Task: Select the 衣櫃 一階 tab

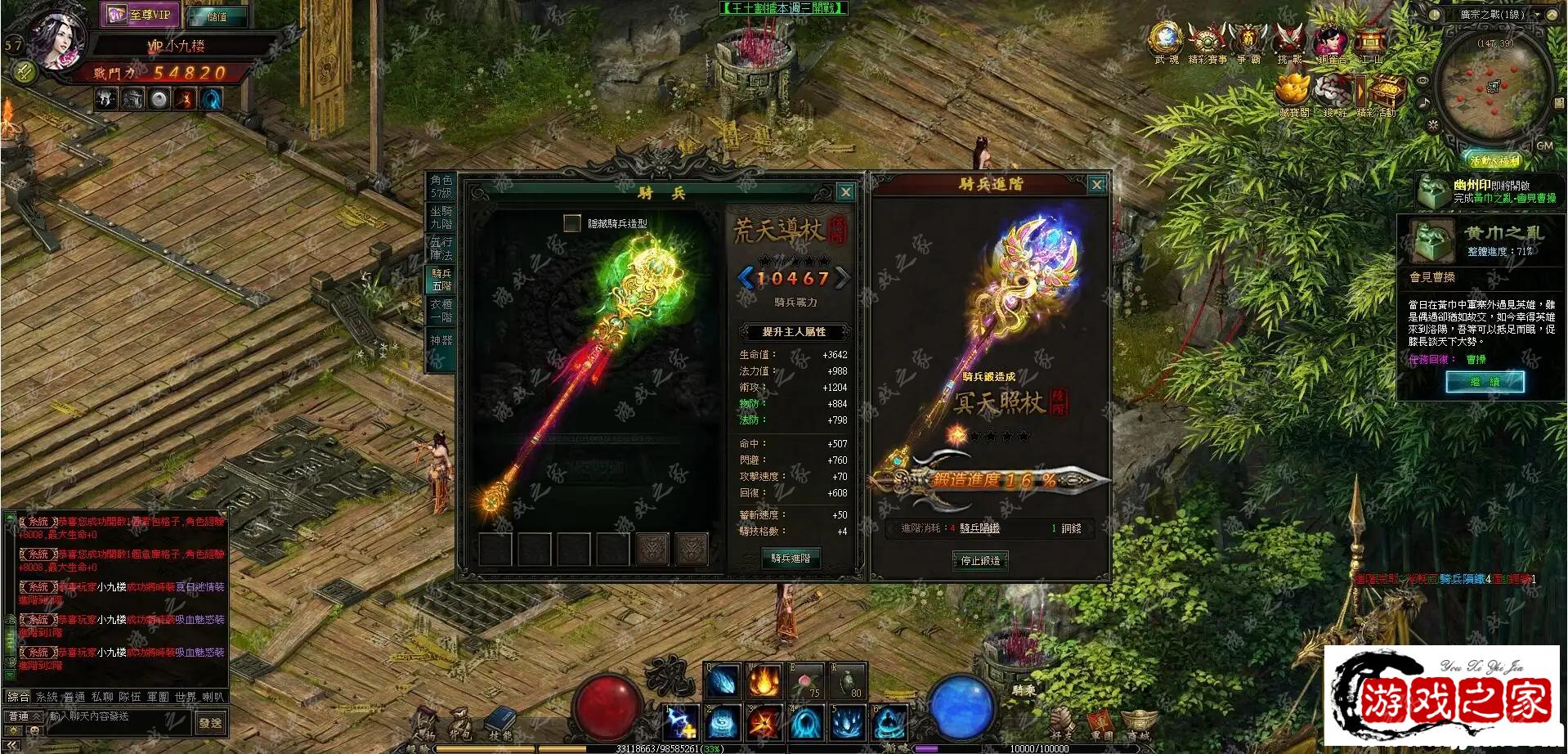Action: pyautogui.click(x=441, y=311)
